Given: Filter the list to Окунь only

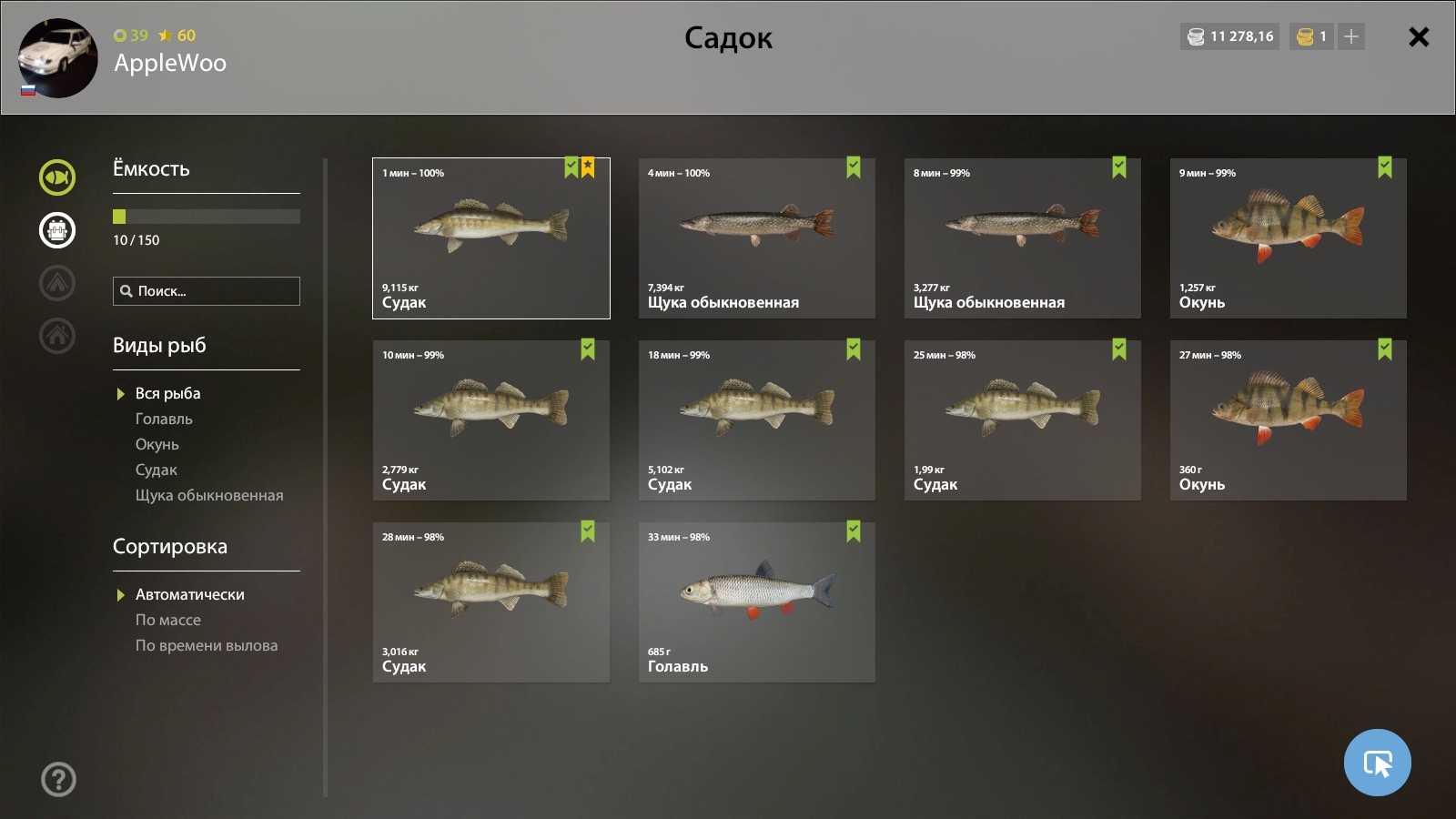Looking at the screenshot, I should [157, 445].
